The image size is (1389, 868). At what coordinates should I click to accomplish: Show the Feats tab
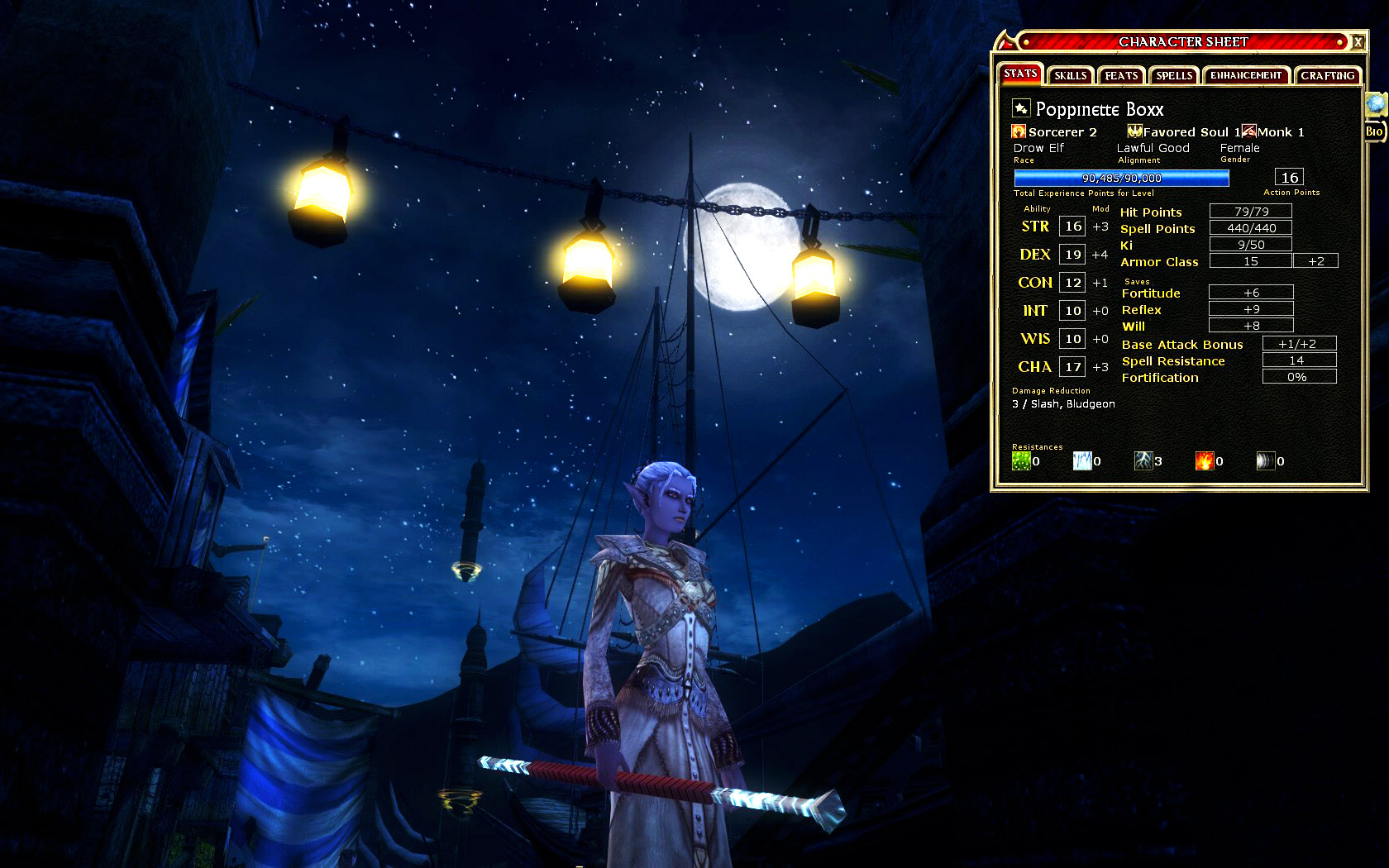point(1121,75)
